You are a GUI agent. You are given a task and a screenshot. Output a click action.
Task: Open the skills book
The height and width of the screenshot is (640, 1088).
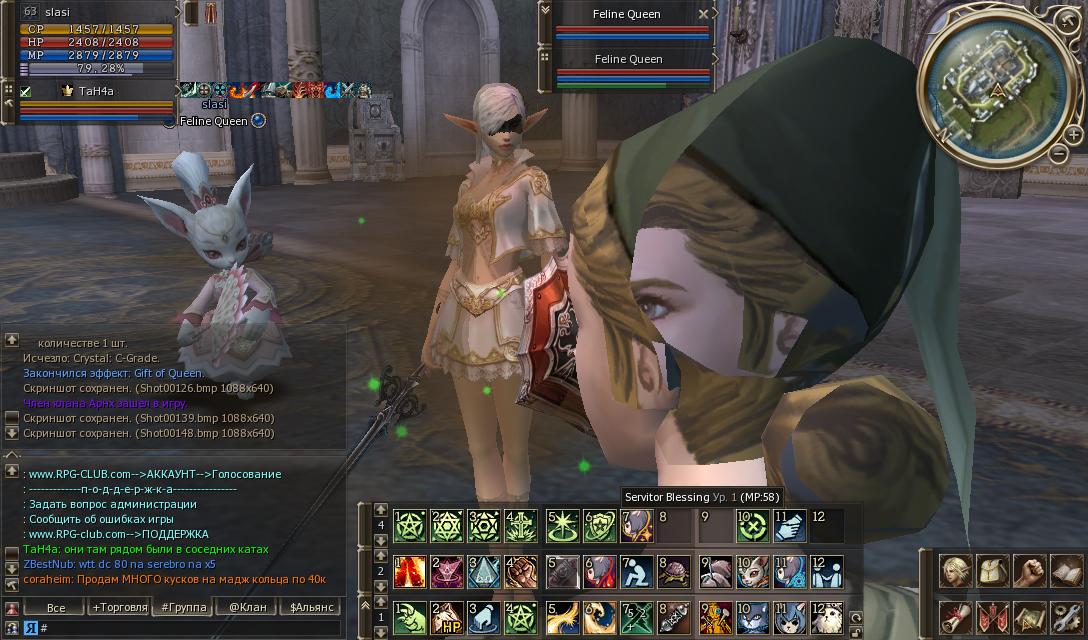point(1065,571)
